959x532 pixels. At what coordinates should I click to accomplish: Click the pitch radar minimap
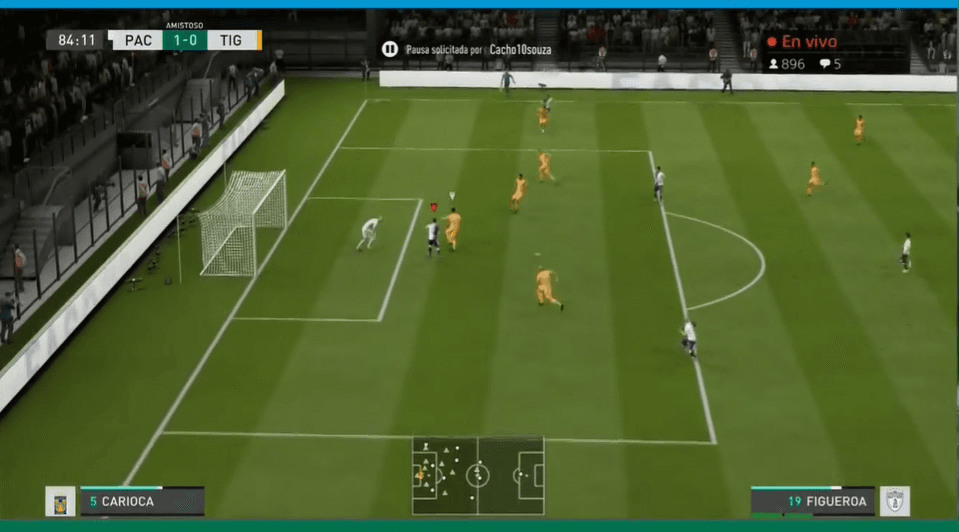[x=478, y=475]
